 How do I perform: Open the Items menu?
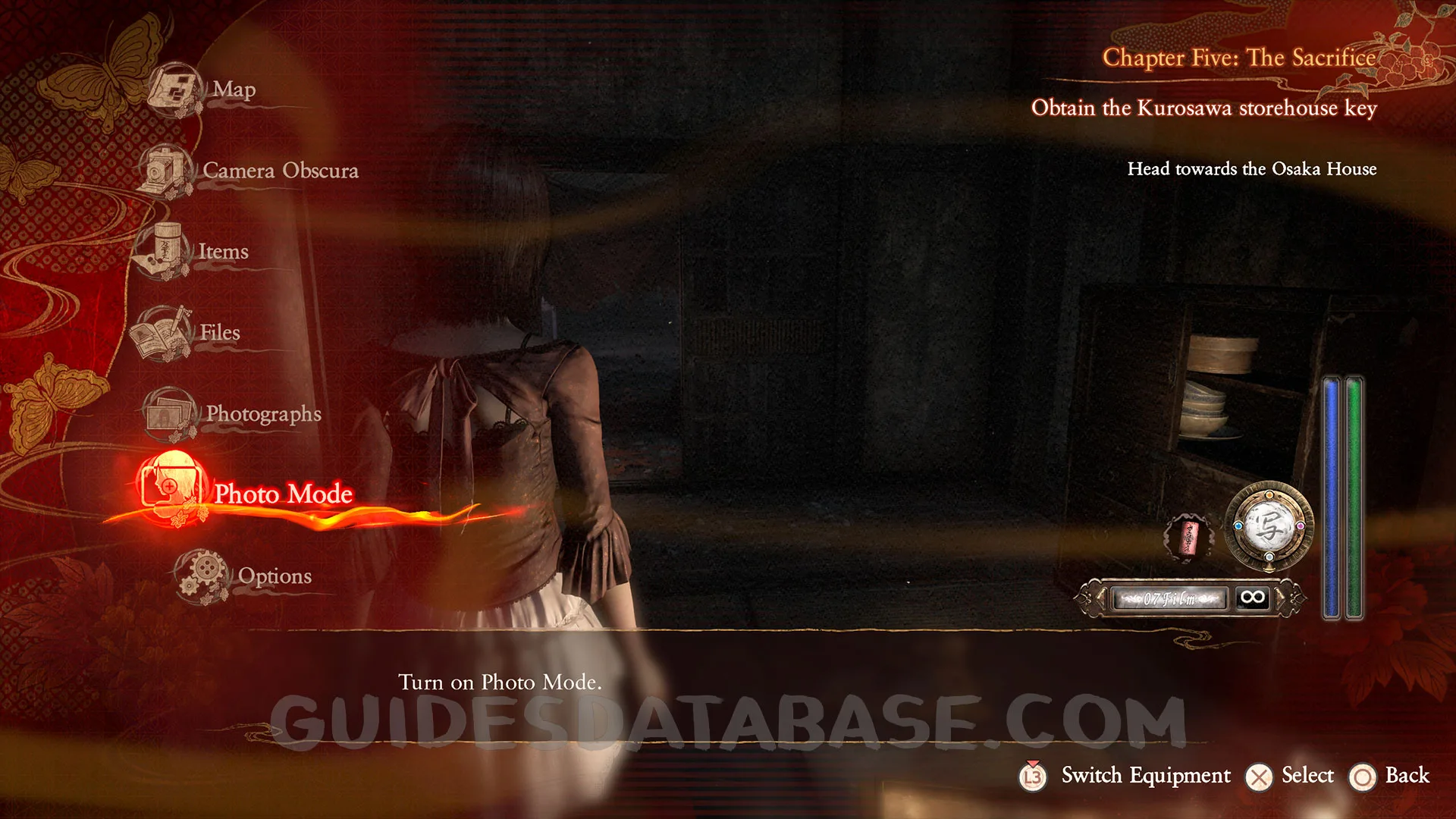pyautogui.click(x=222, y=251)
